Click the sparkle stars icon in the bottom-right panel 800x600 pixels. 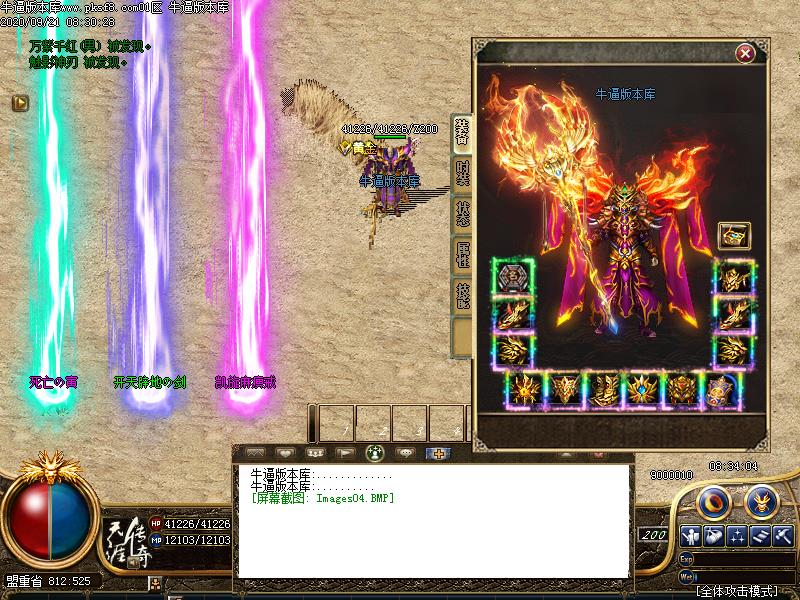point(738,535)
